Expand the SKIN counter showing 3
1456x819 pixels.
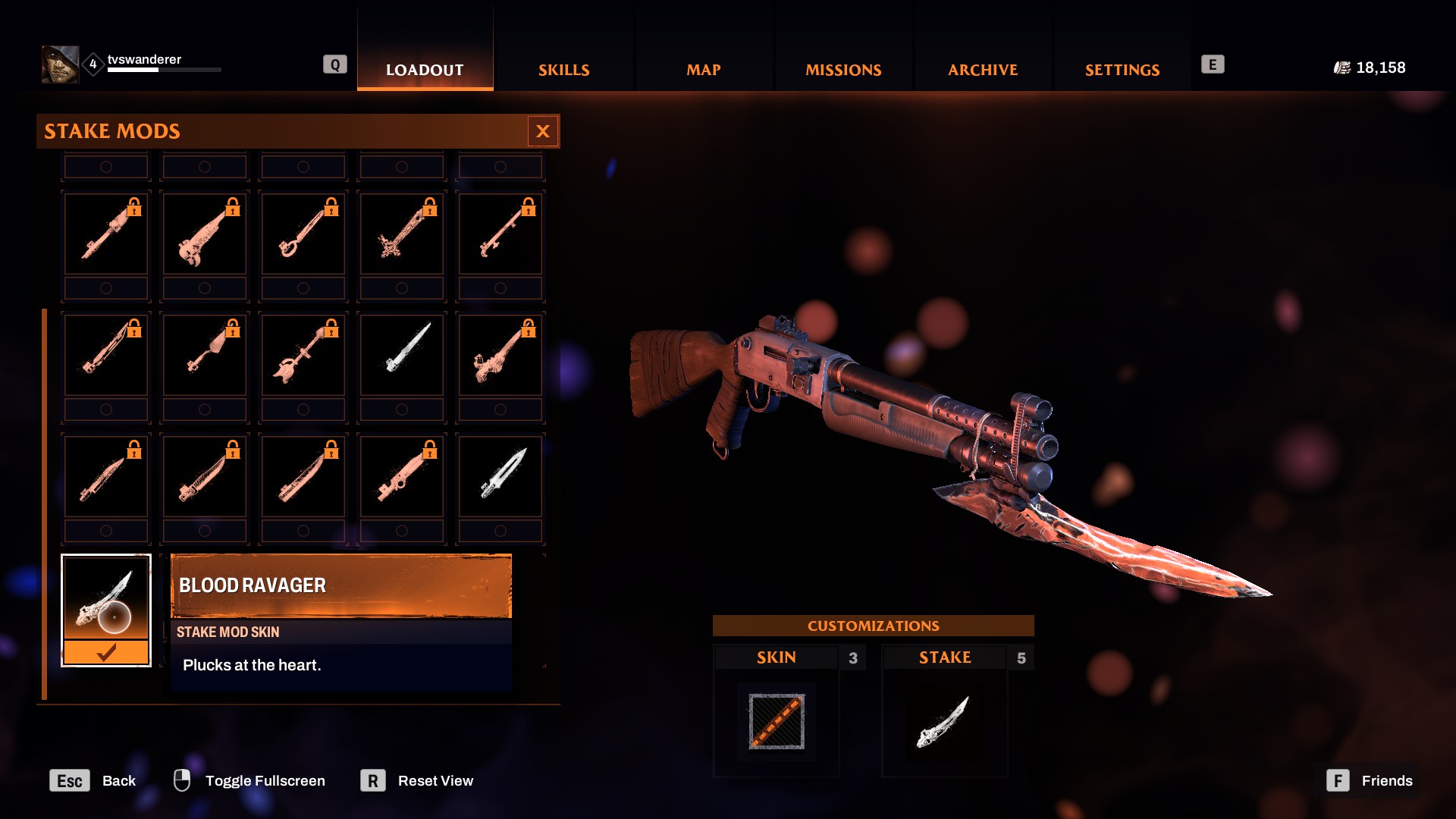pyautogui.click(x=853, y=658)
